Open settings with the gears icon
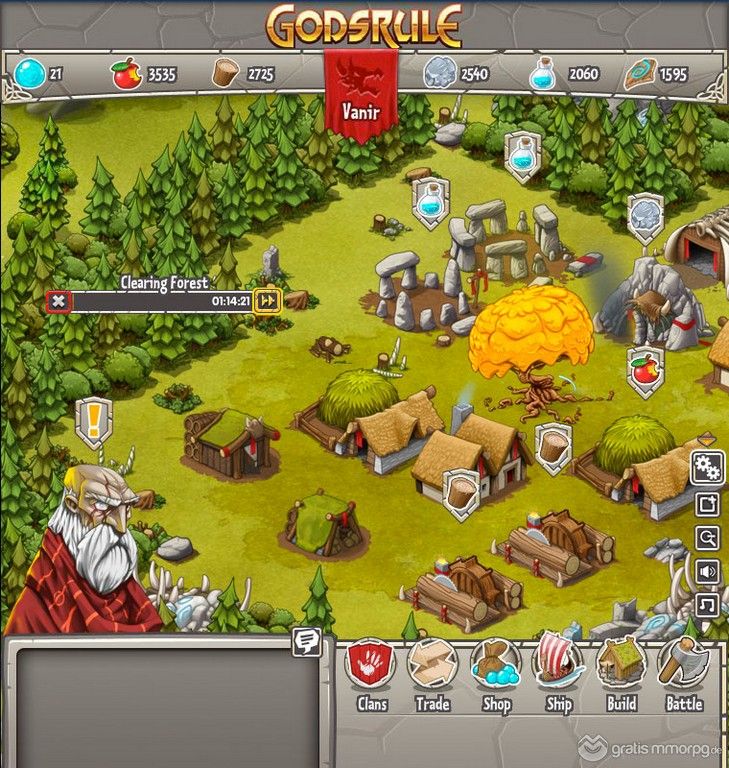Image resolution: width=729 pixels, height=768 pixels. tap(707, 467)
